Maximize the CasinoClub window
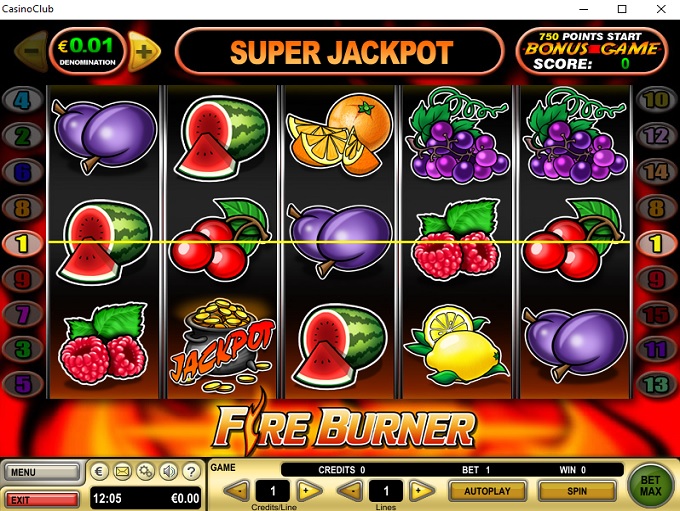 click(x=622, y=9)
